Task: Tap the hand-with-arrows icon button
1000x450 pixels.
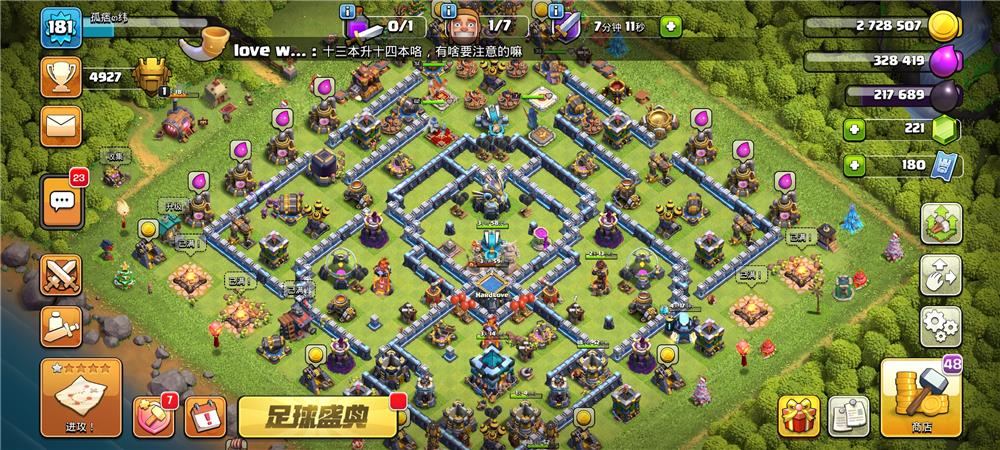Action: click(940, 275)
